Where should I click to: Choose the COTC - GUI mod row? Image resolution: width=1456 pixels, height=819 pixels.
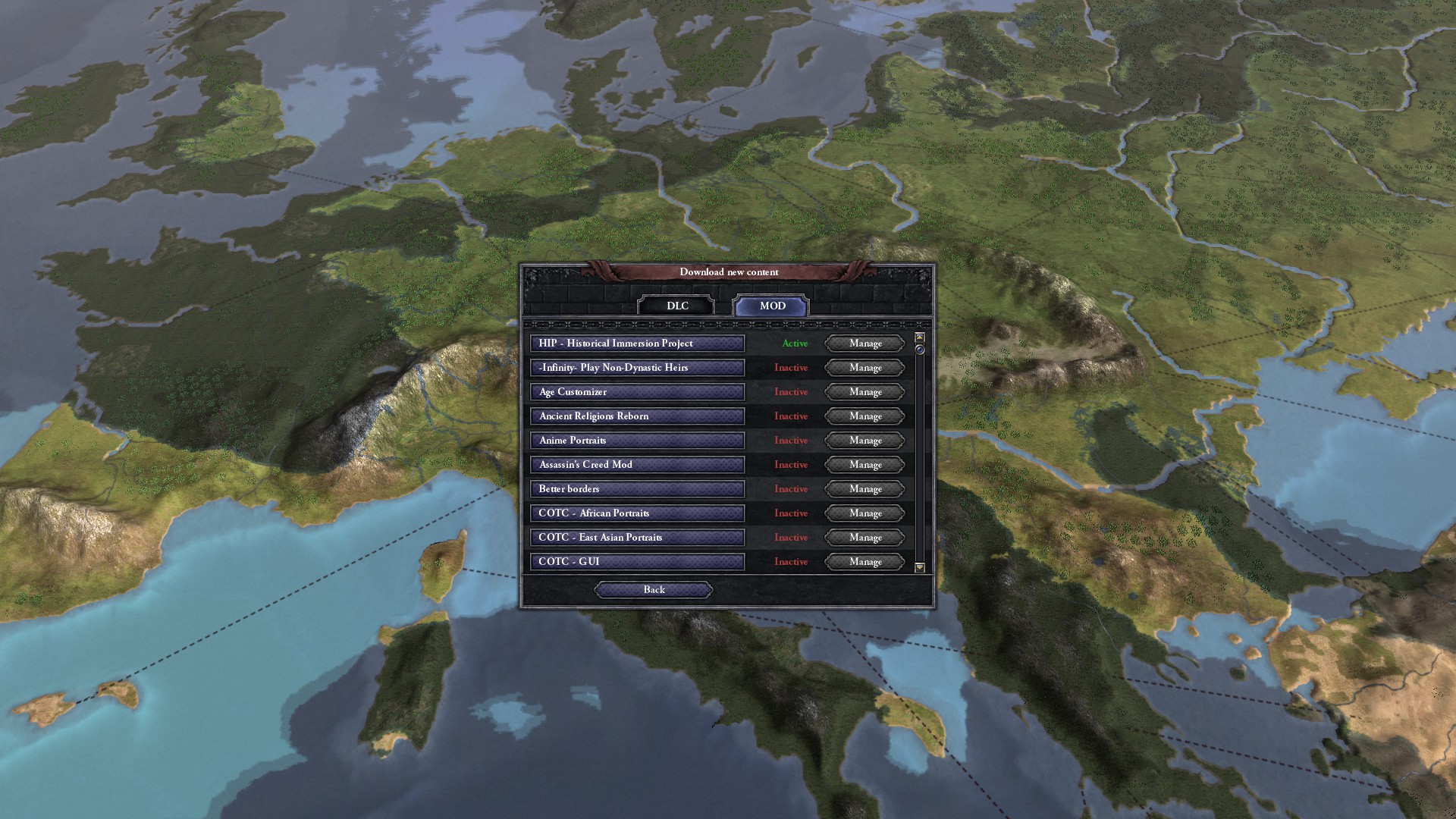637,562
